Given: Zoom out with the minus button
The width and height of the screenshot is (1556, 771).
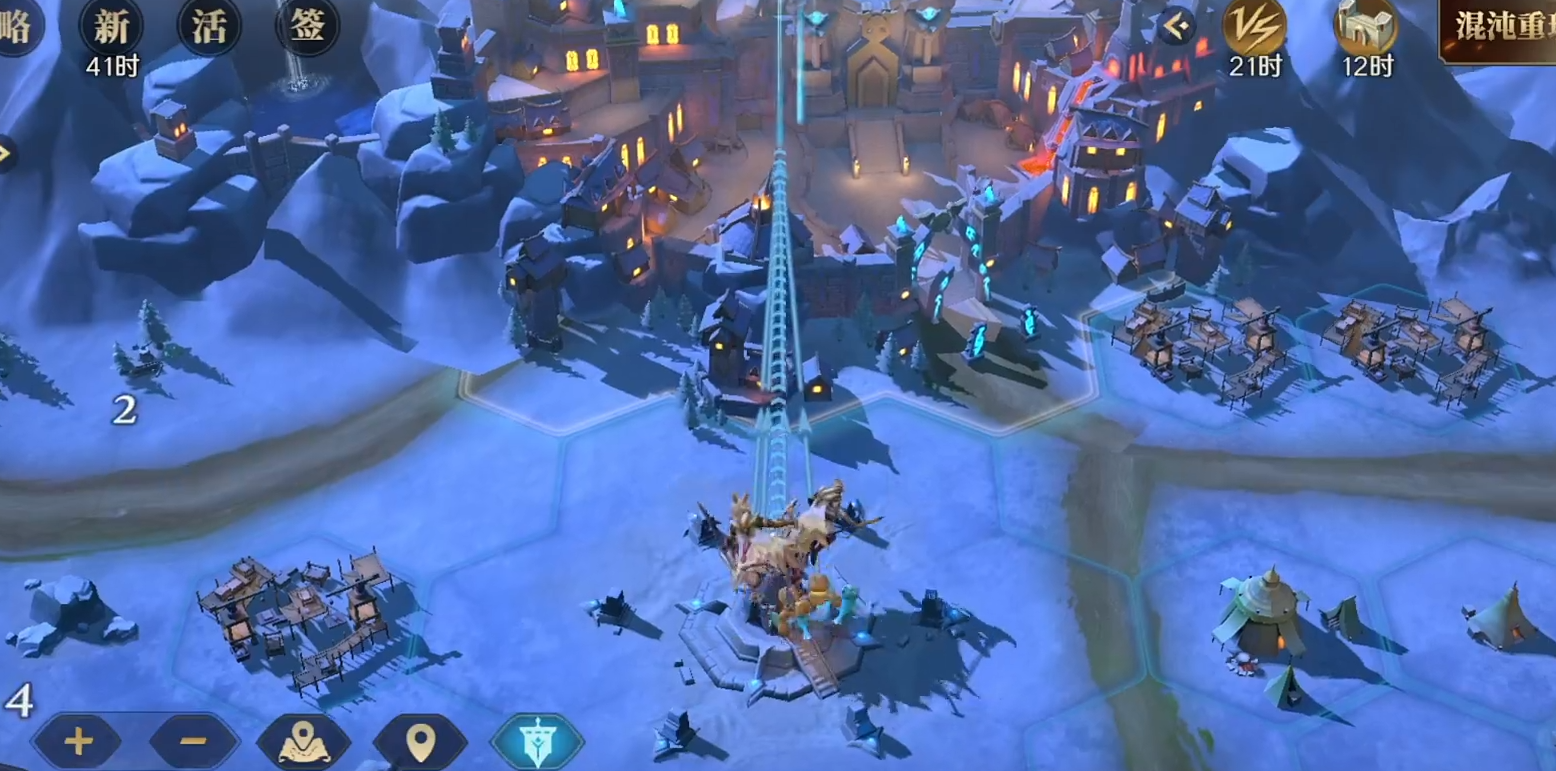Looking at the screenshot, I should click(x=194, y=741).
